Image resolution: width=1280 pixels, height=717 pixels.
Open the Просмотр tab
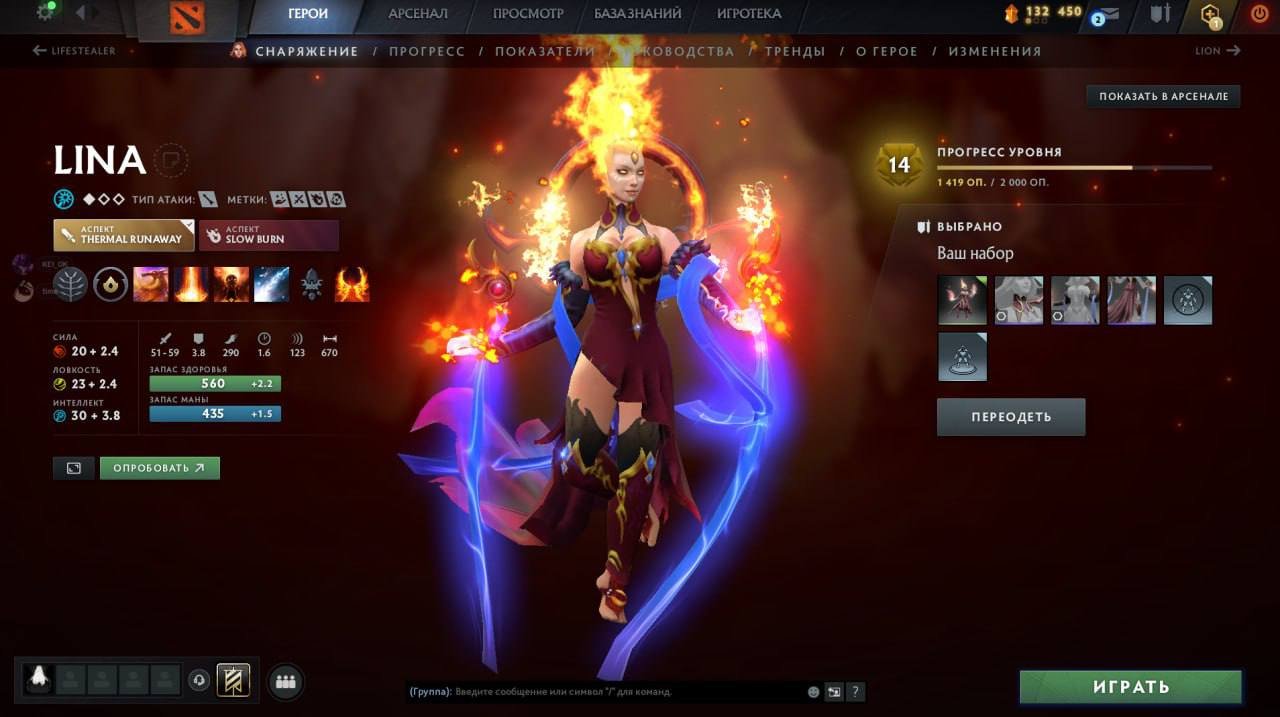pos(528,14)
